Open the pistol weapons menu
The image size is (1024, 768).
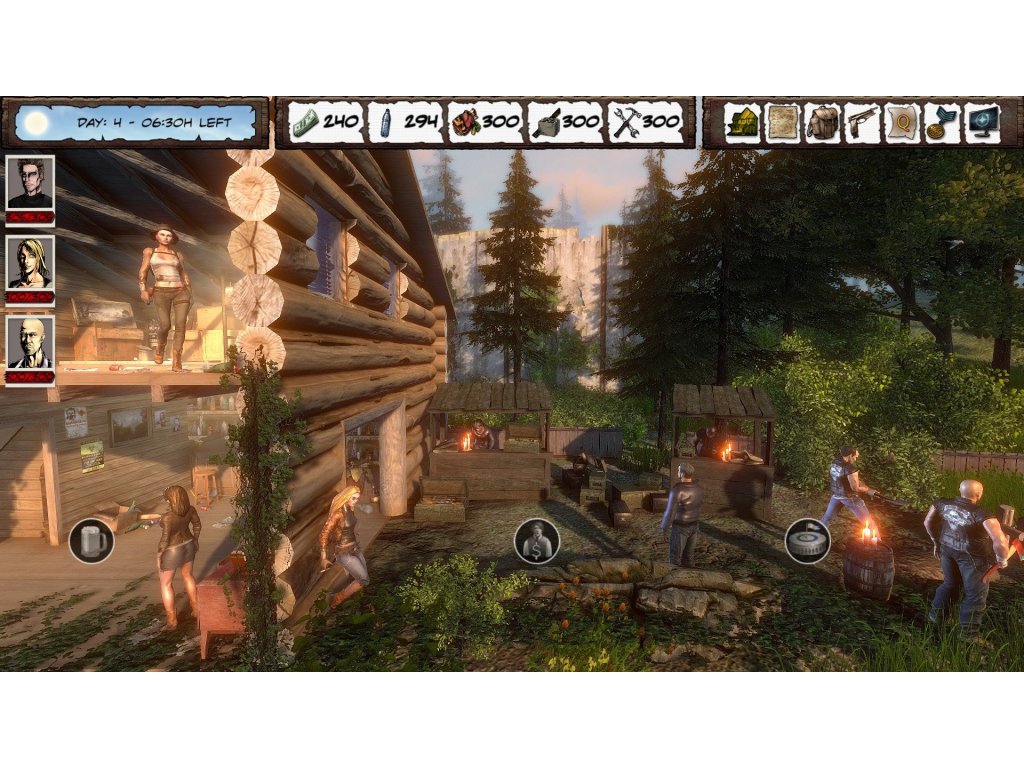click(x=862, y=123)
